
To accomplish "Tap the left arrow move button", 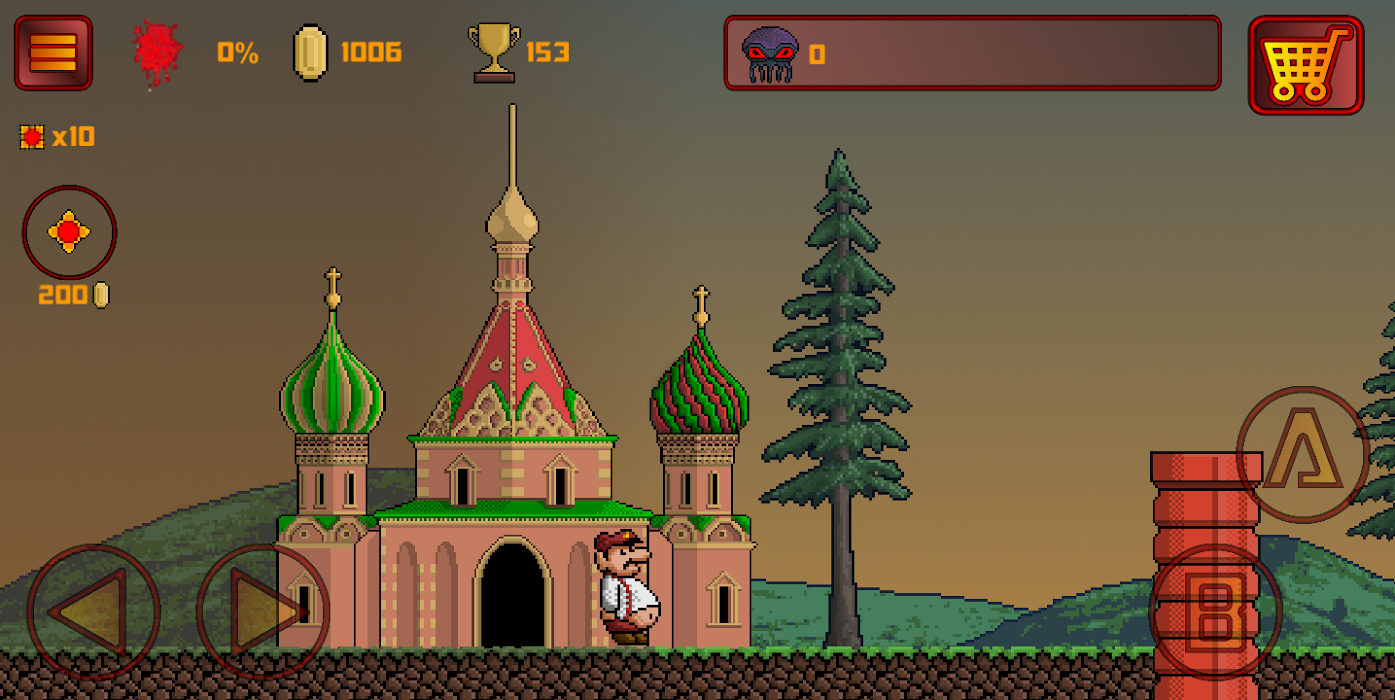I will click(93, 611).
